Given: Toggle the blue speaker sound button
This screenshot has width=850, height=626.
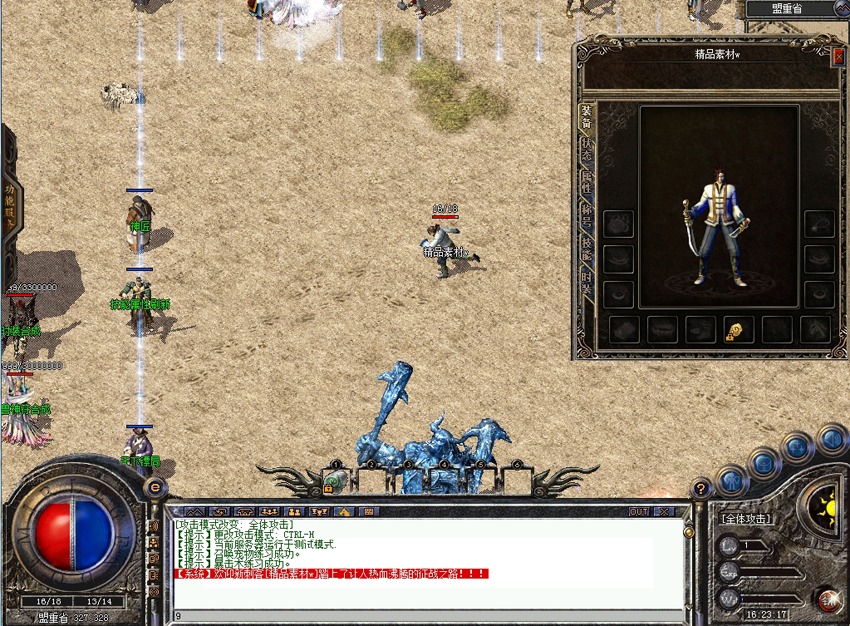Looking at the screenshot, I should 831,439.
